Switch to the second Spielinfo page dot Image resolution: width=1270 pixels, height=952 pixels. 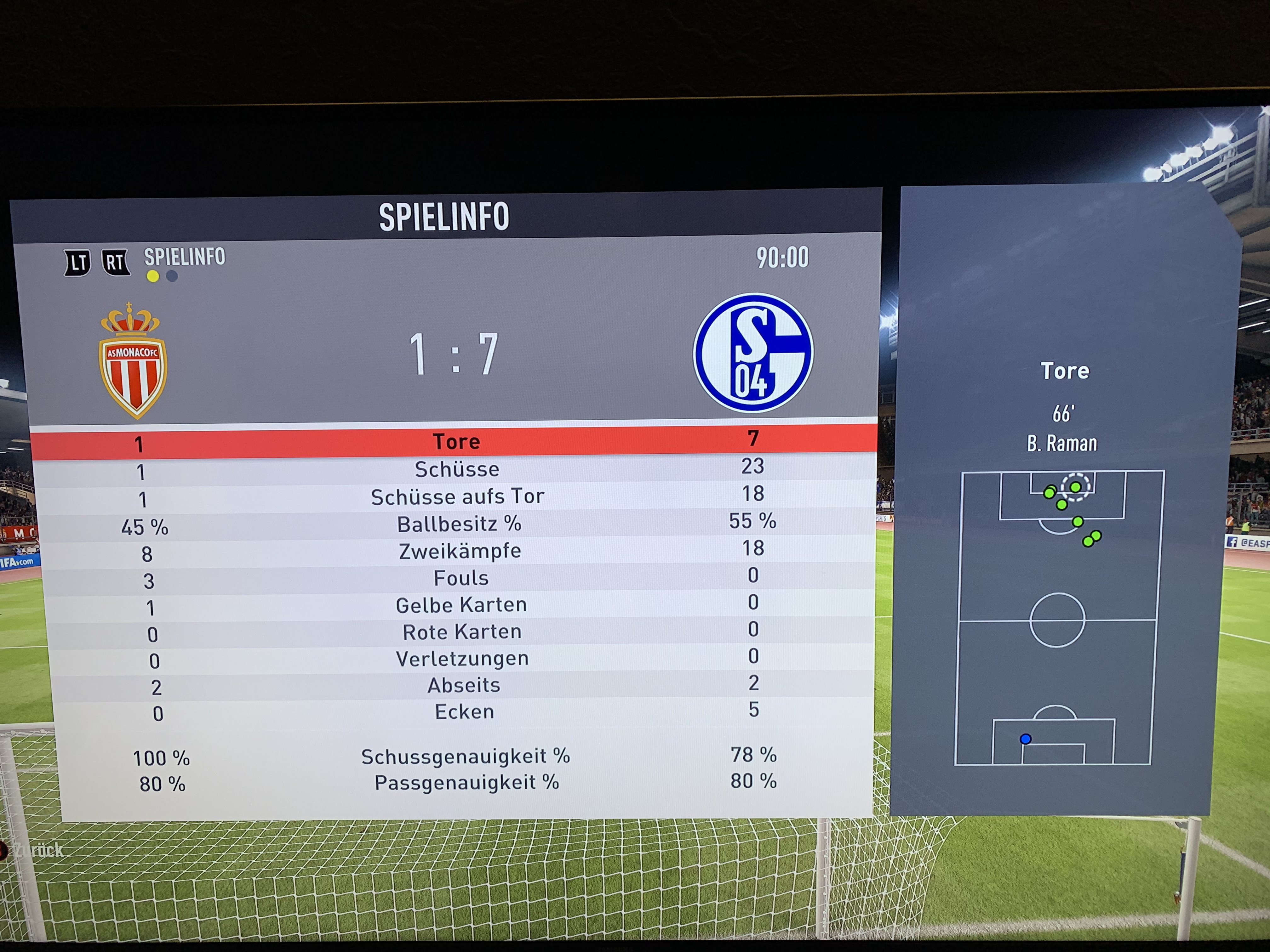click(172, 276)
